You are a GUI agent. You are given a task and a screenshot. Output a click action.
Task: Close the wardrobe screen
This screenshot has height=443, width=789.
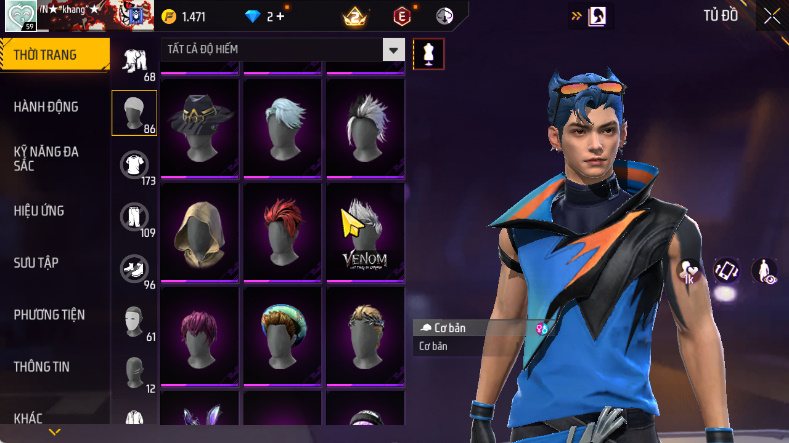(x=772, y=16)
